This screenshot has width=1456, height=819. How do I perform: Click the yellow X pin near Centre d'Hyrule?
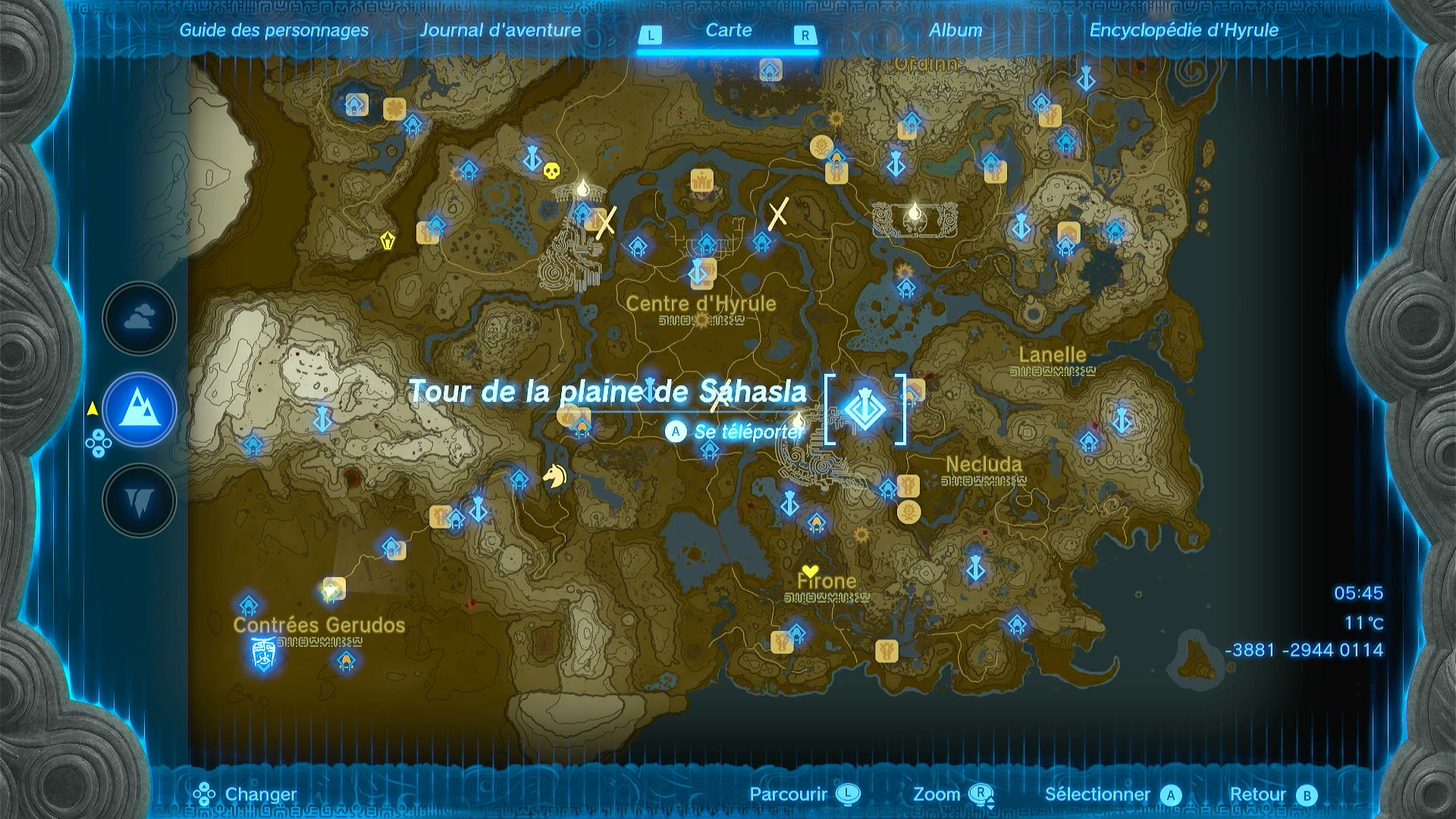(779, 214)
